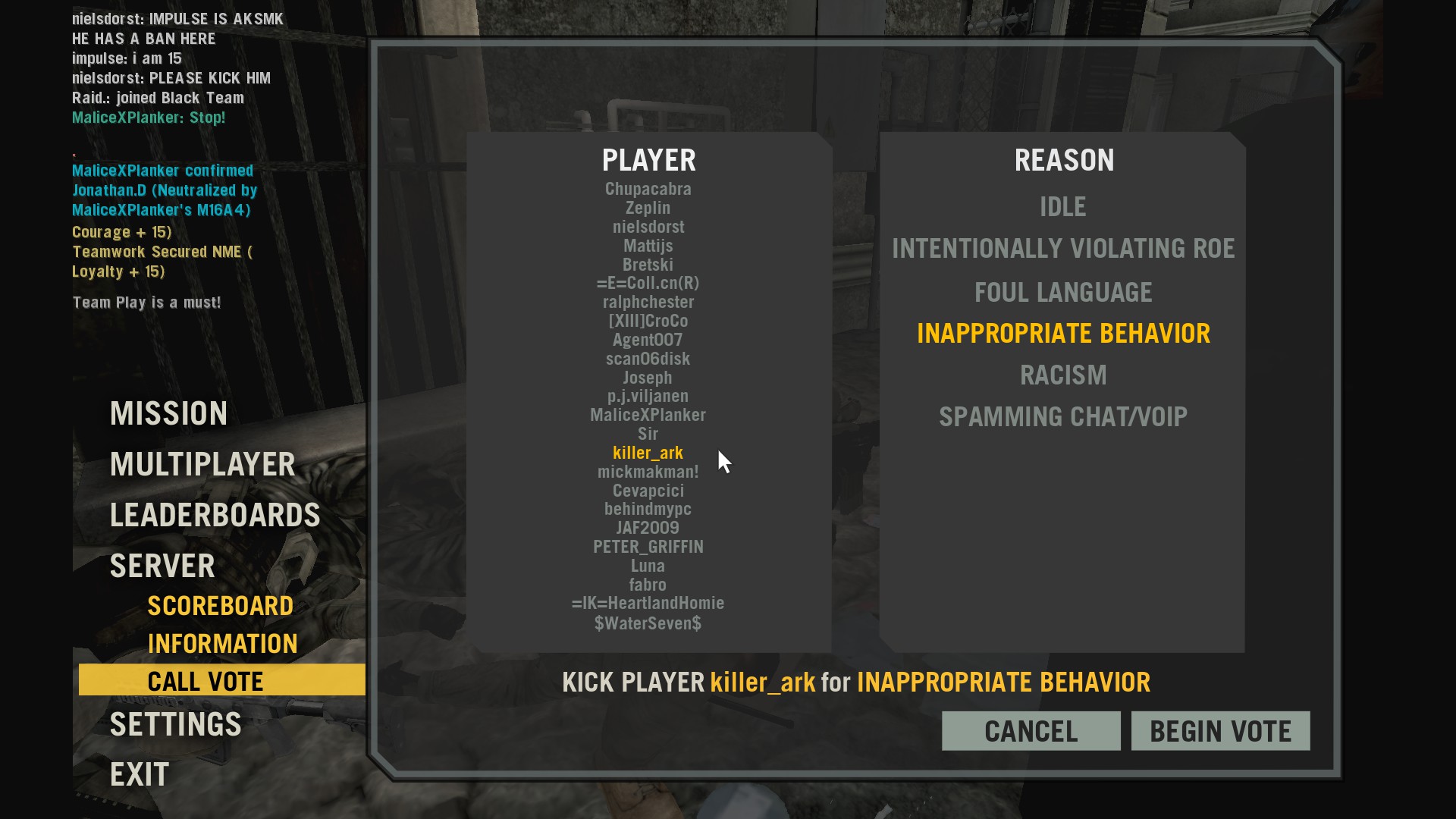Pick player =IK=HeartlandHomie

coord(648,604)
